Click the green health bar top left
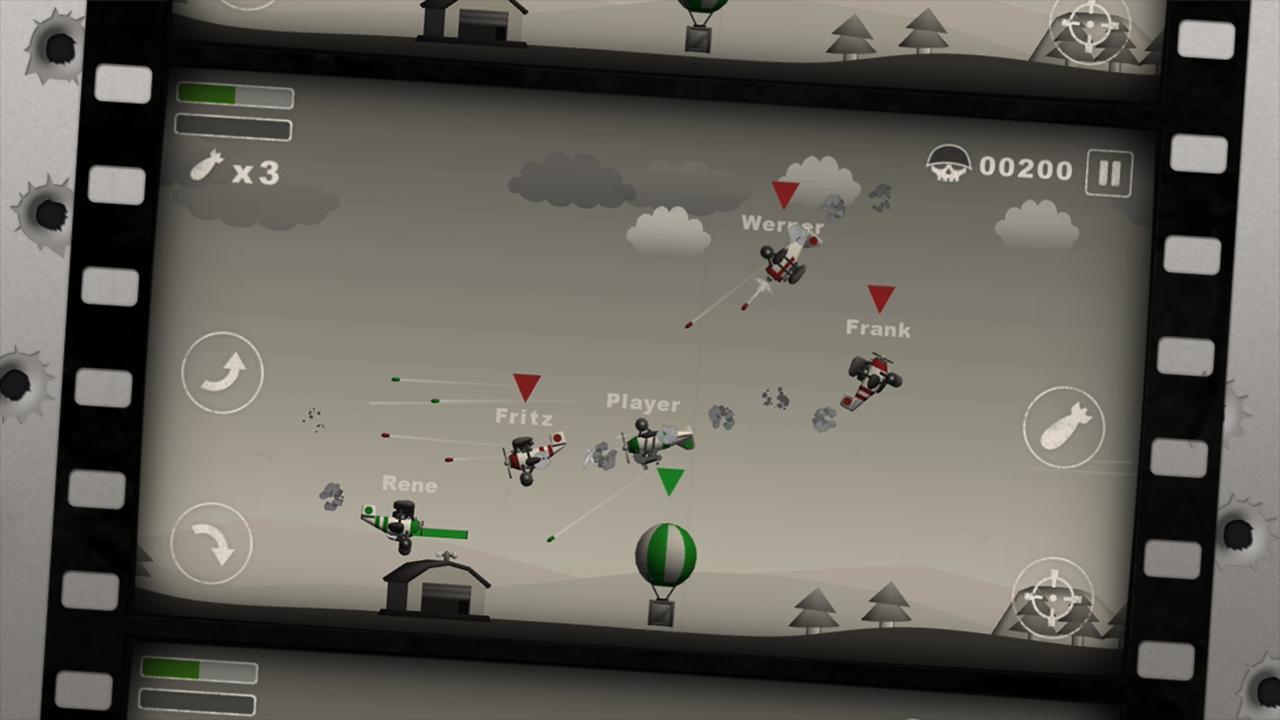 pos(230,95)
